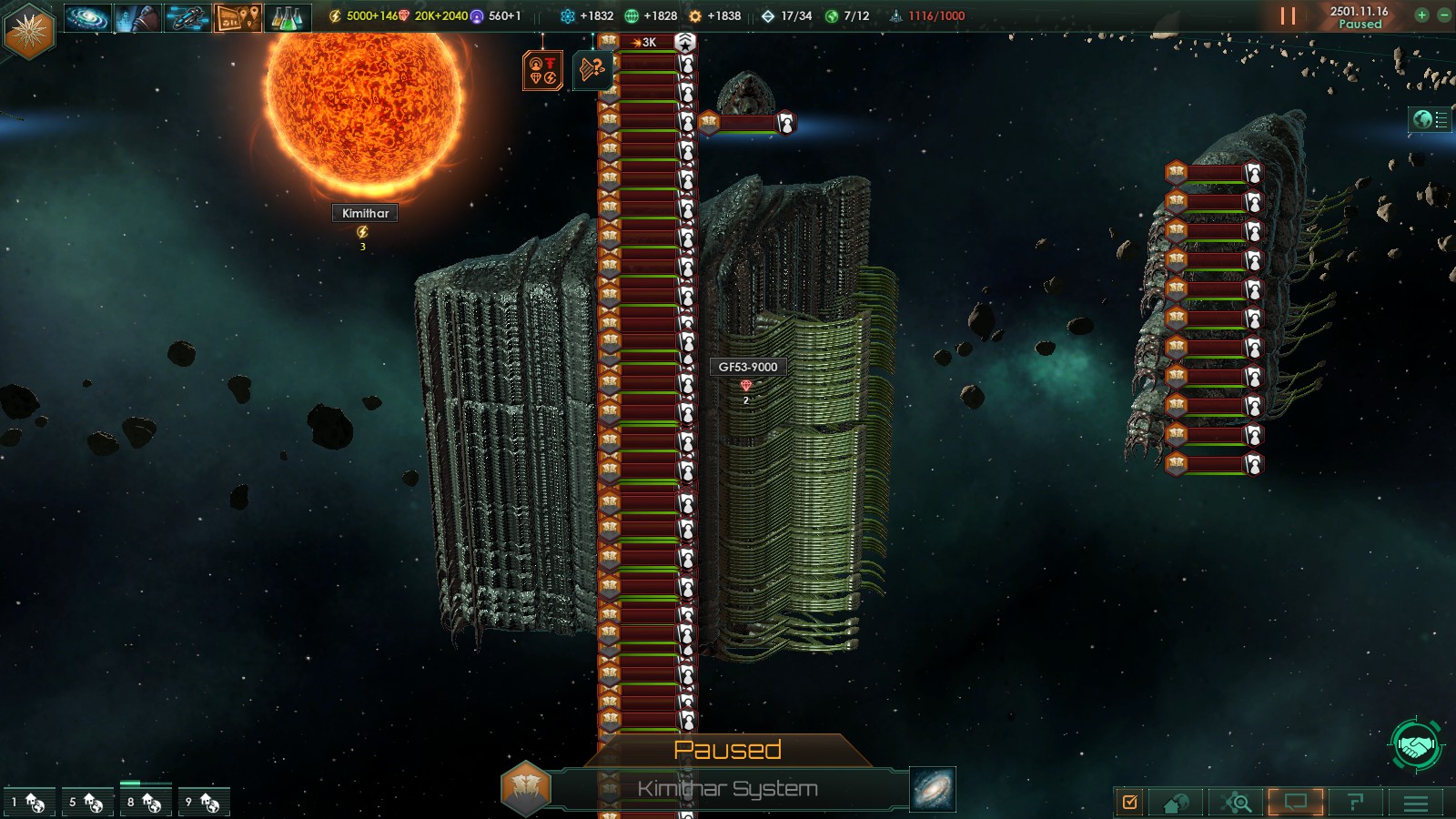Decrease game speed with the minus button
This screenshot has width=1456, height=819.
pyautogui.click(x=1443, y=15)
